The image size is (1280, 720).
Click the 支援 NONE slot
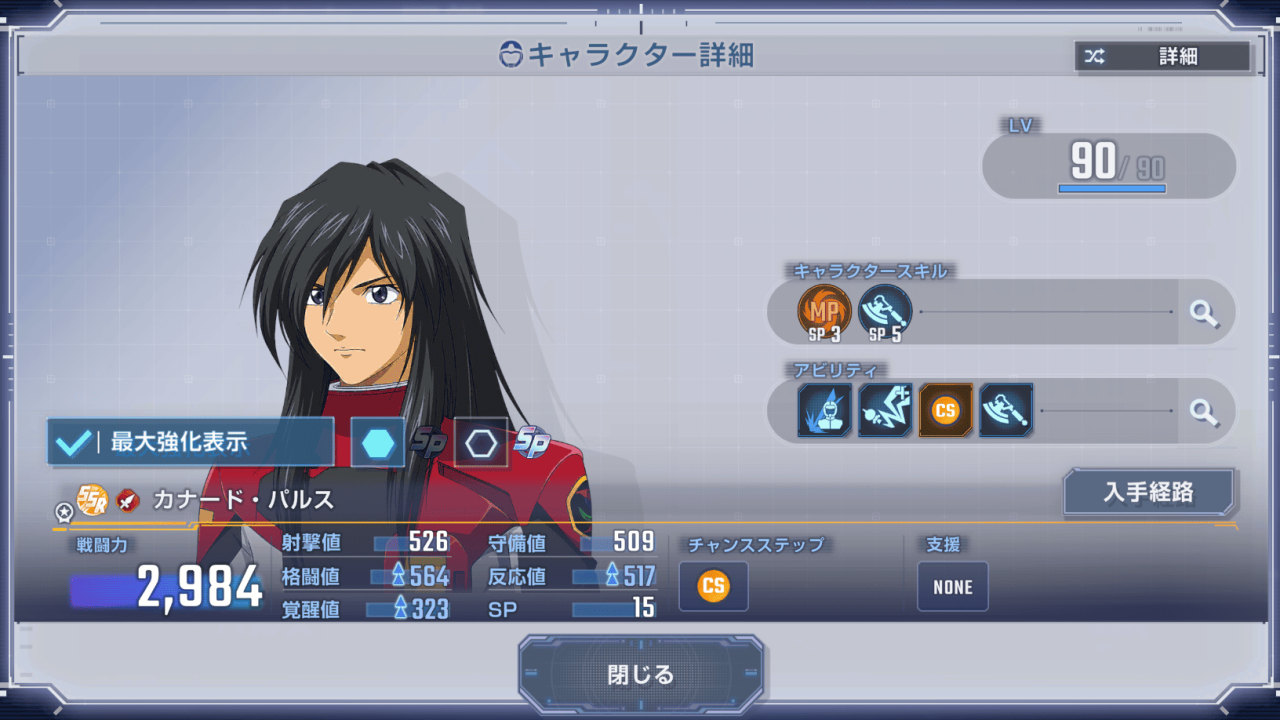(x=952, y=587)
